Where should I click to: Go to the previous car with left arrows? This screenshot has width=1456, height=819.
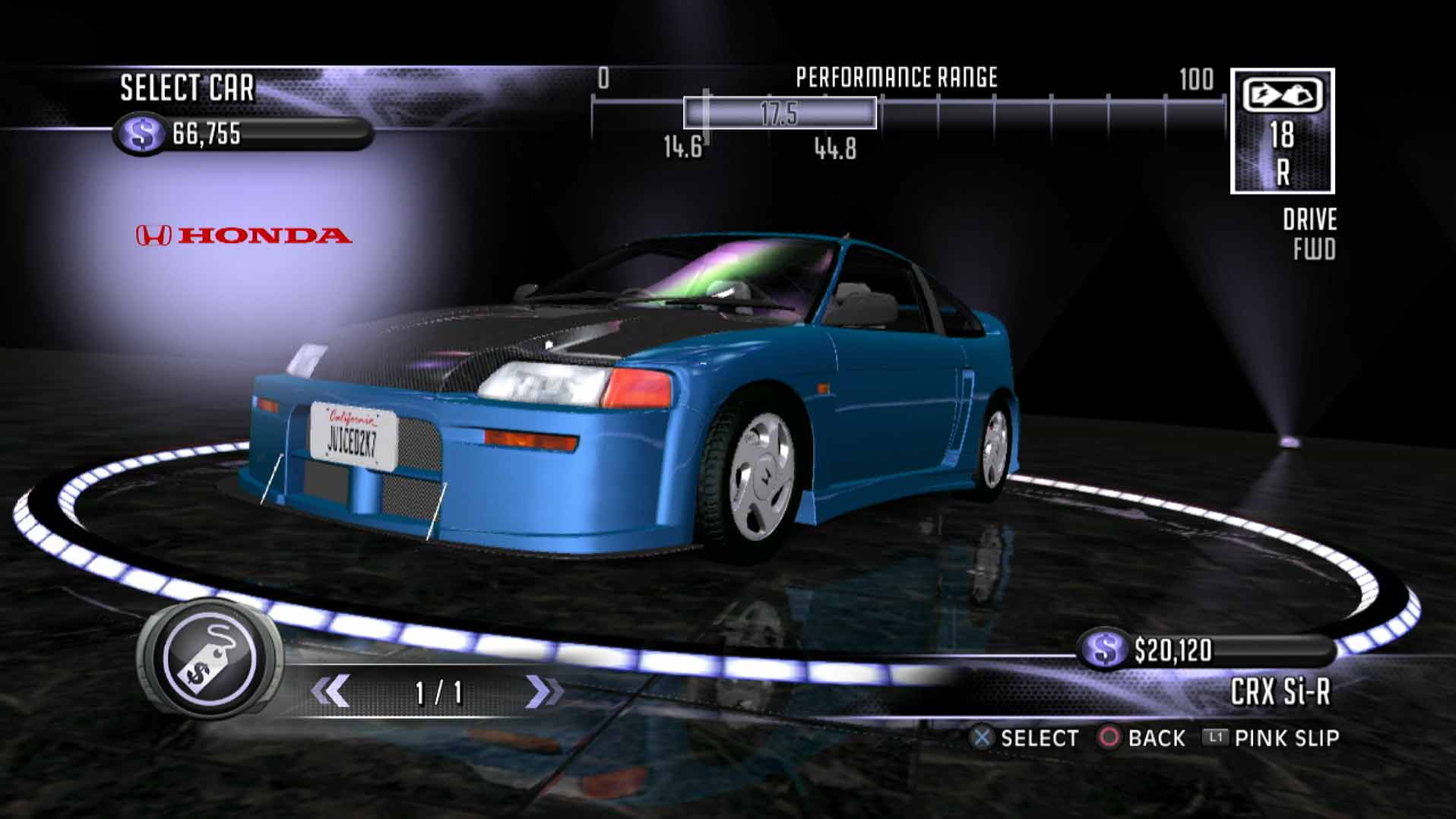coord(331,691)
